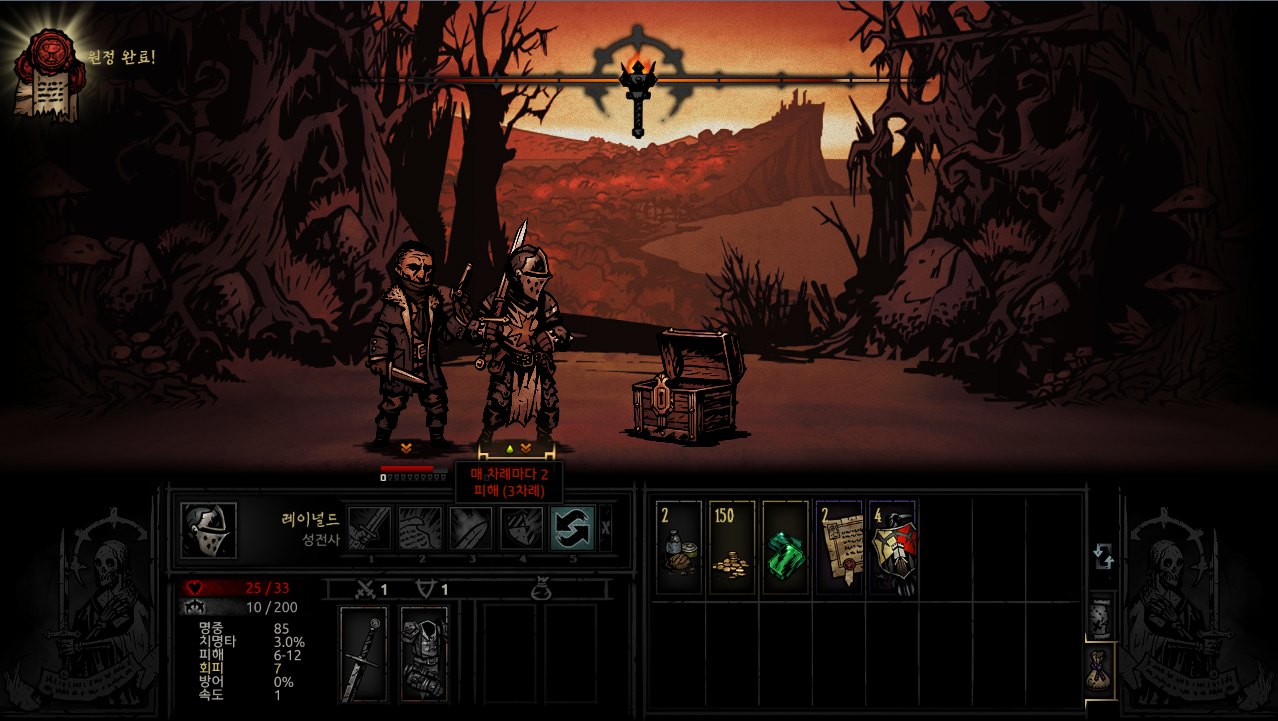1278x721 pixels.
Task: Switch to the inventory sack tab
Action: tap(1100, 671)
